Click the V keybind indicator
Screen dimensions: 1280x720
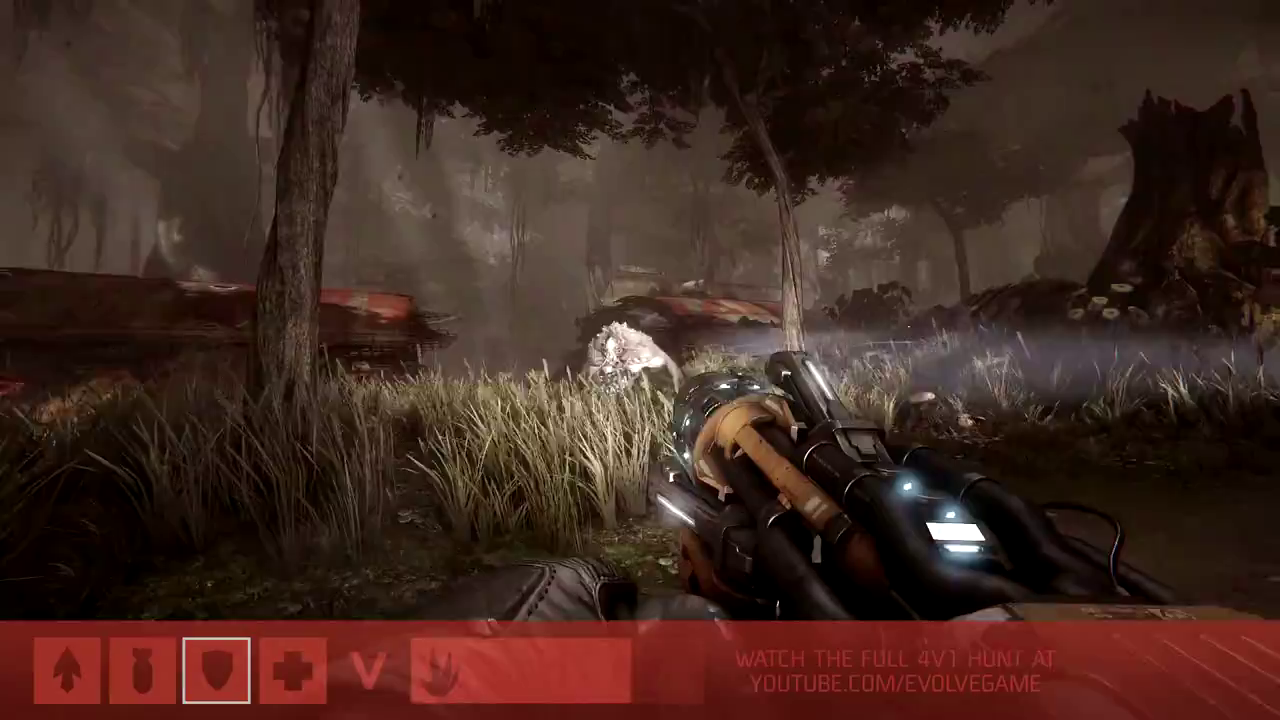click(x=369, y=669)
